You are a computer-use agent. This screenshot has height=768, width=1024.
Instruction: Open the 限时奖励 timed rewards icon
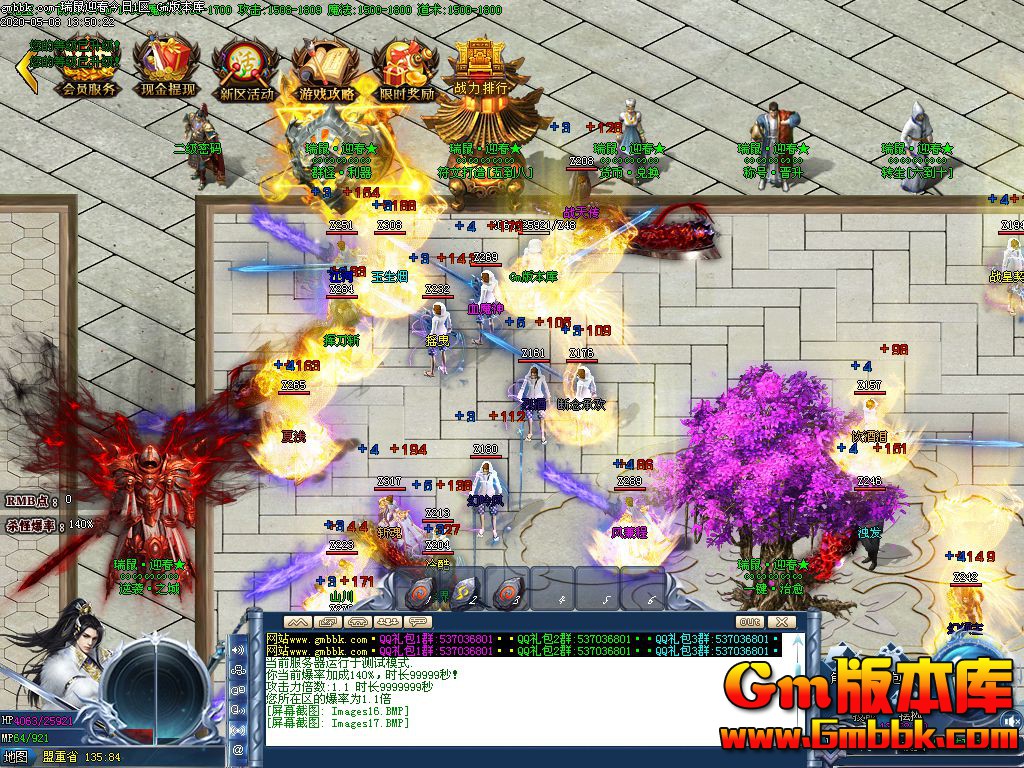(x=406, y=70)
